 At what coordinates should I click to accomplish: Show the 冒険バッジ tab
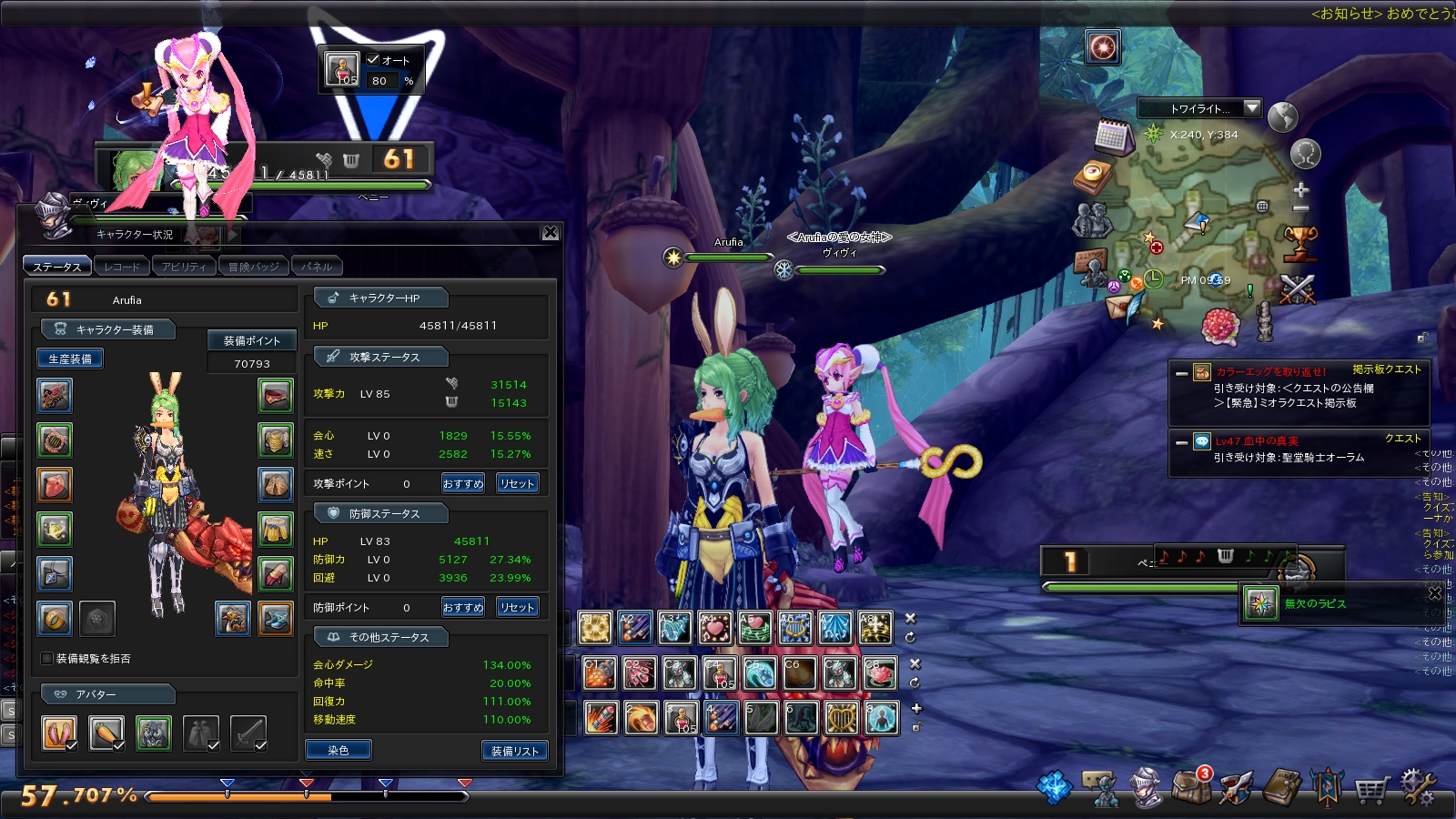[x=253, y=267]
